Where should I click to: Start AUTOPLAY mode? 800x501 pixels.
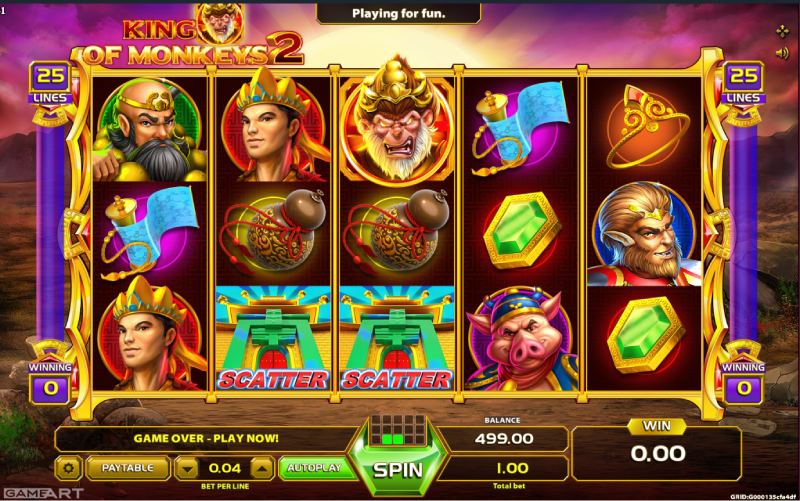pyautogui.click(x=314, y=467)
